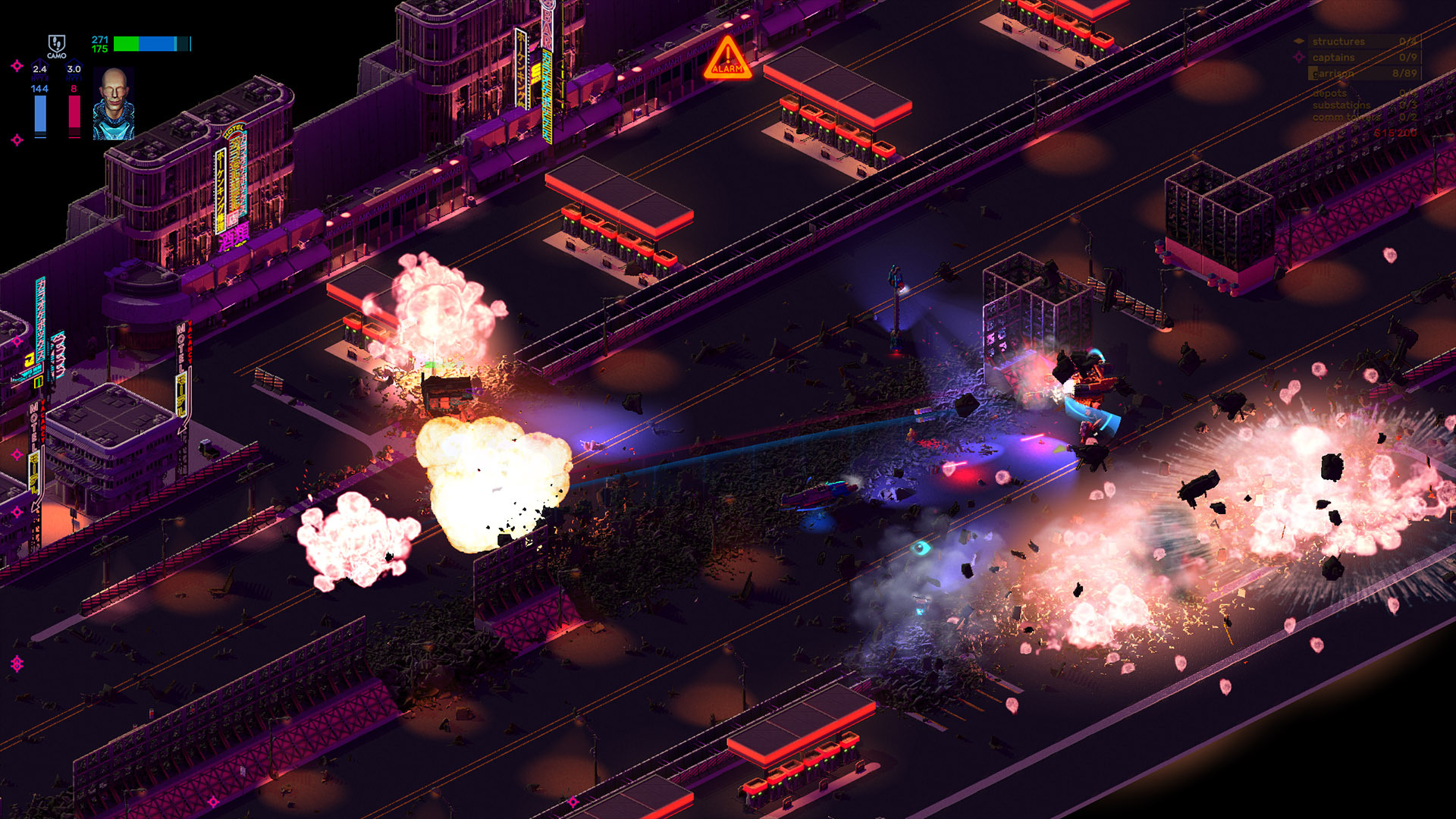This screenshot has width=1456, height=819.
Task: Click the green and blue health bar
Action: pos(152,43)
